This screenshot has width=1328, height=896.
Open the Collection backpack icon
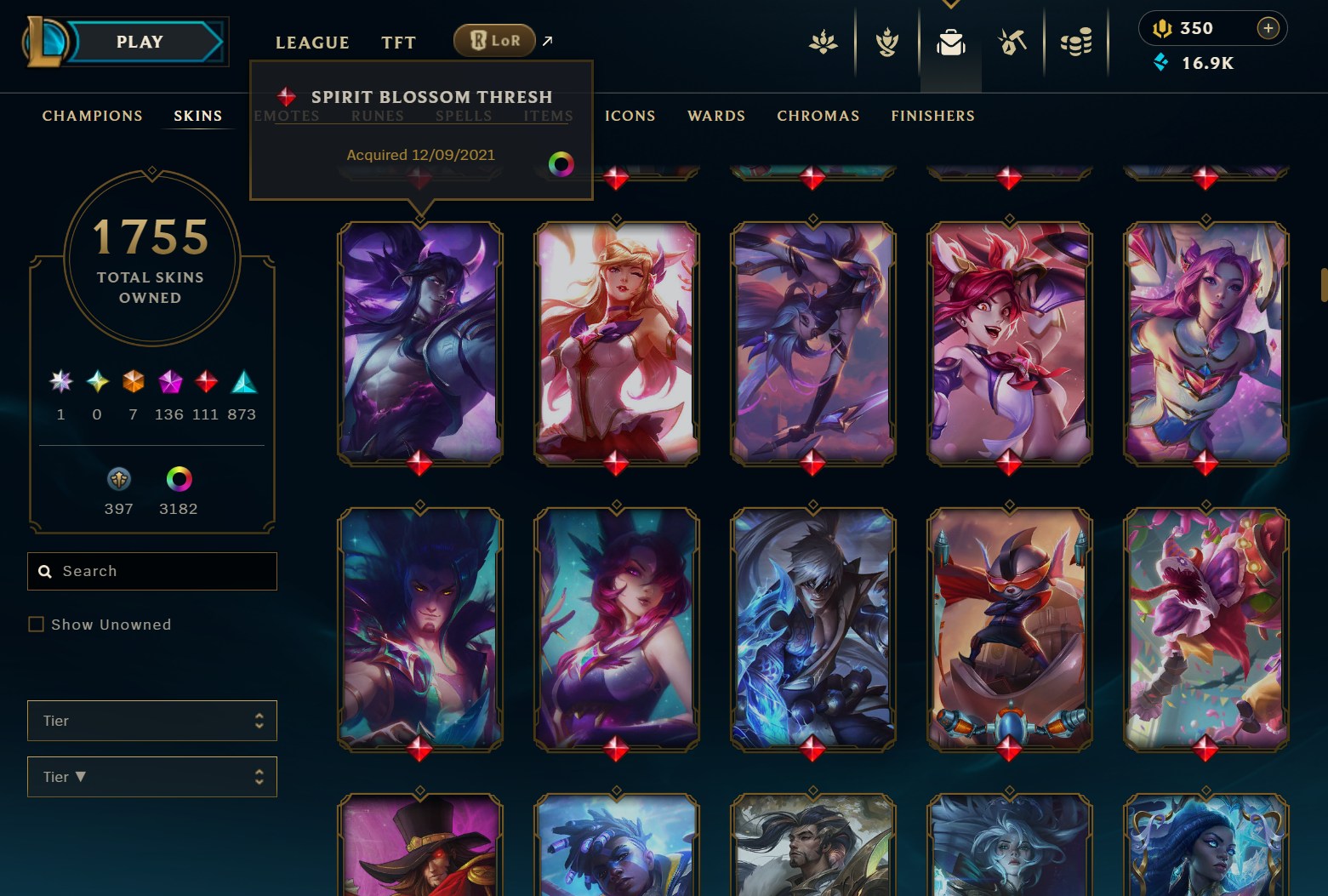click(x=950, y=42)
